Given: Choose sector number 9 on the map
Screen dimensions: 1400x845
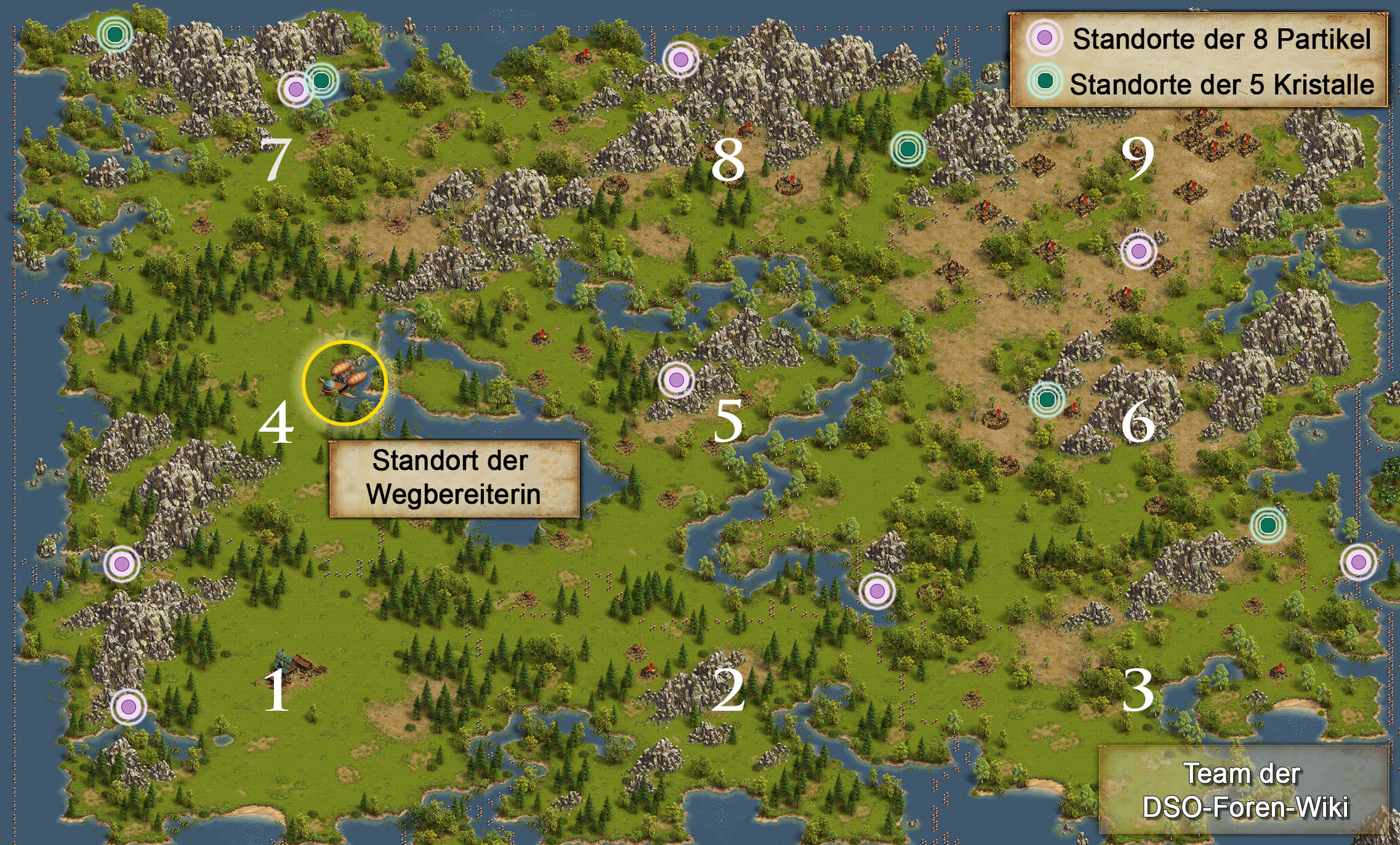Looking at the screenshot, I should (x=1138, y=158).
